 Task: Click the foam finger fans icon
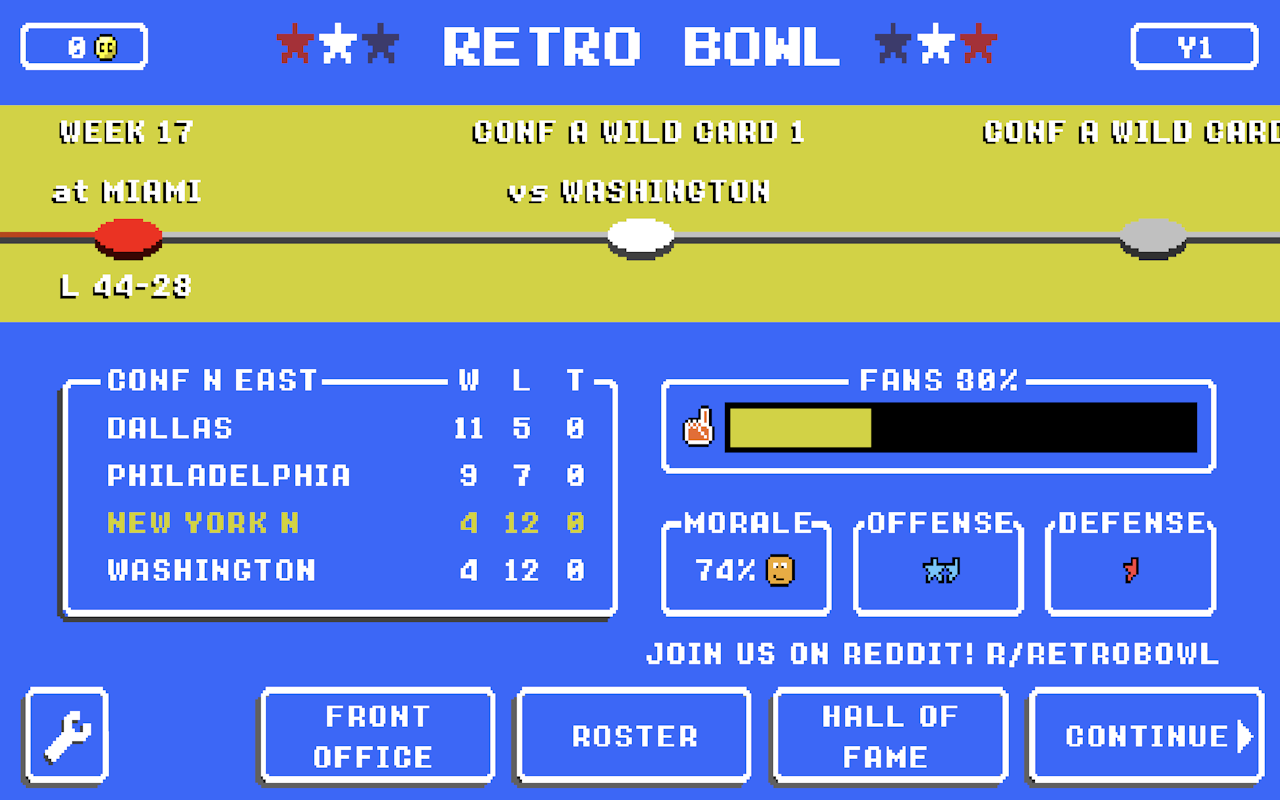(x=699, y=426)
